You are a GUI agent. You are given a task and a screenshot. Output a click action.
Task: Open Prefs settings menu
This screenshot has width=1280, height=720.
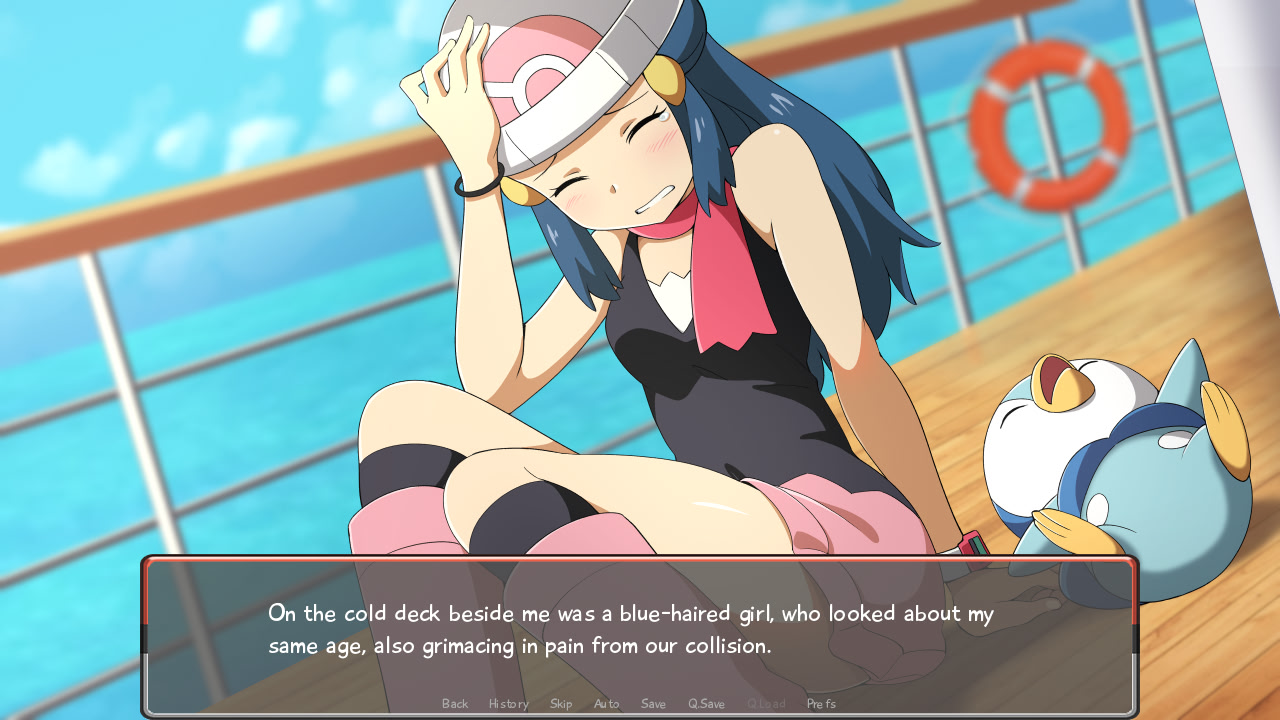[821, 704]
